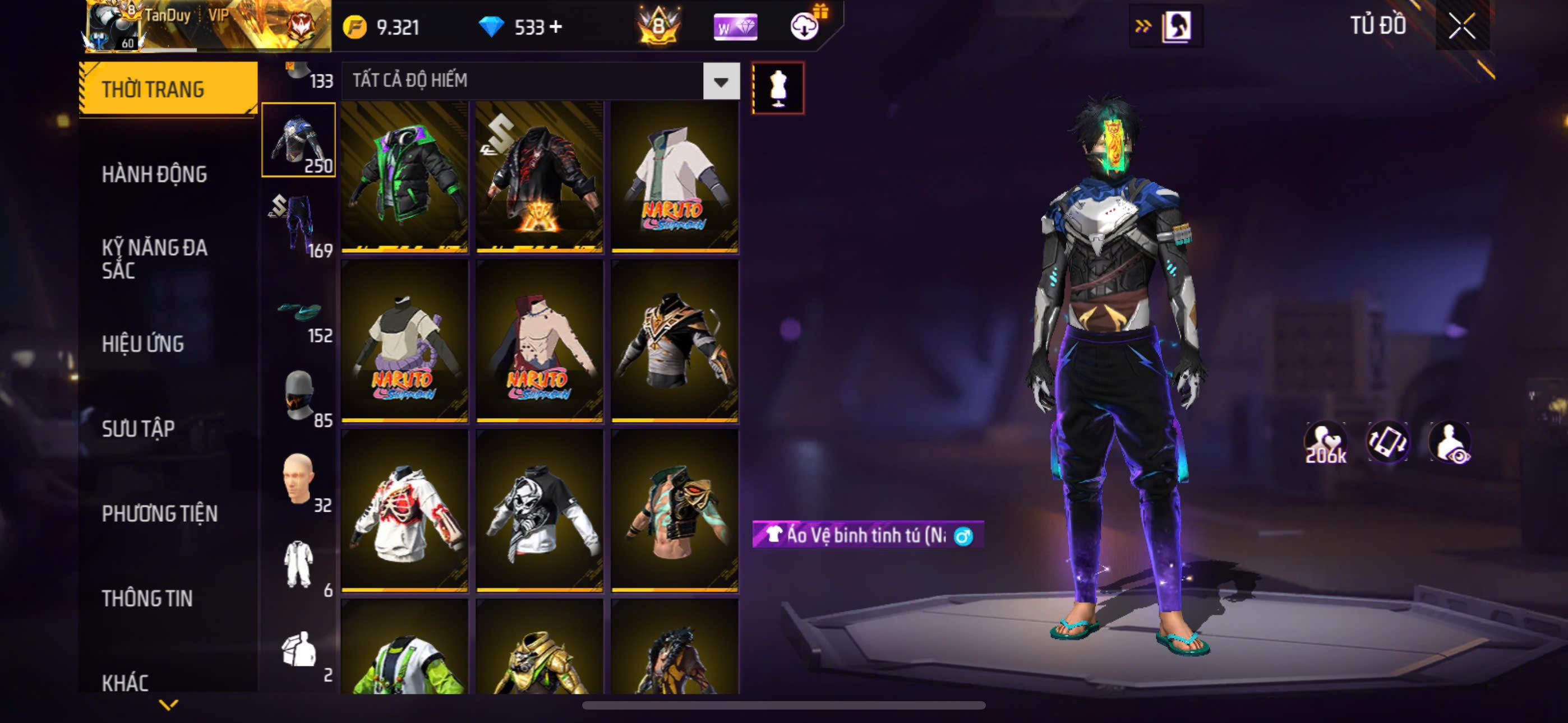Image resolution: width=1568 pixels, height=723 pixels.
Task: Show the Thông Tin section
Action: tap(147, 598)
